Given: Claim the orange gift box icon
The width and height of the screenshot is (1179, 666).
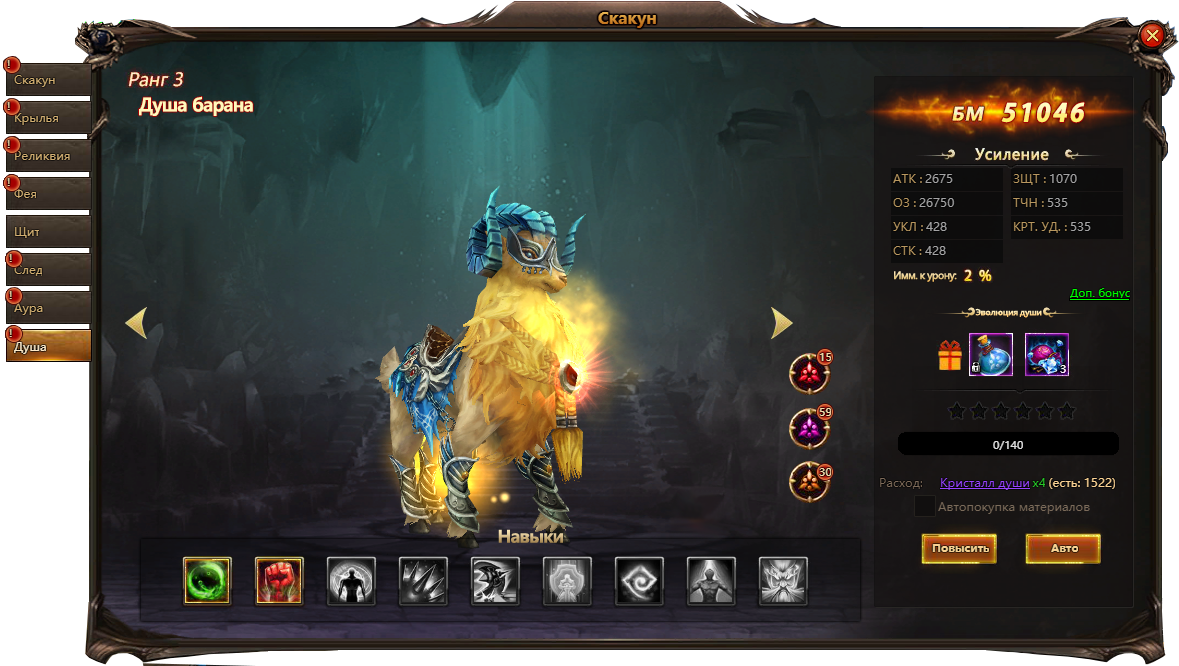Looking at the screenshot, I should click(949, 355).
